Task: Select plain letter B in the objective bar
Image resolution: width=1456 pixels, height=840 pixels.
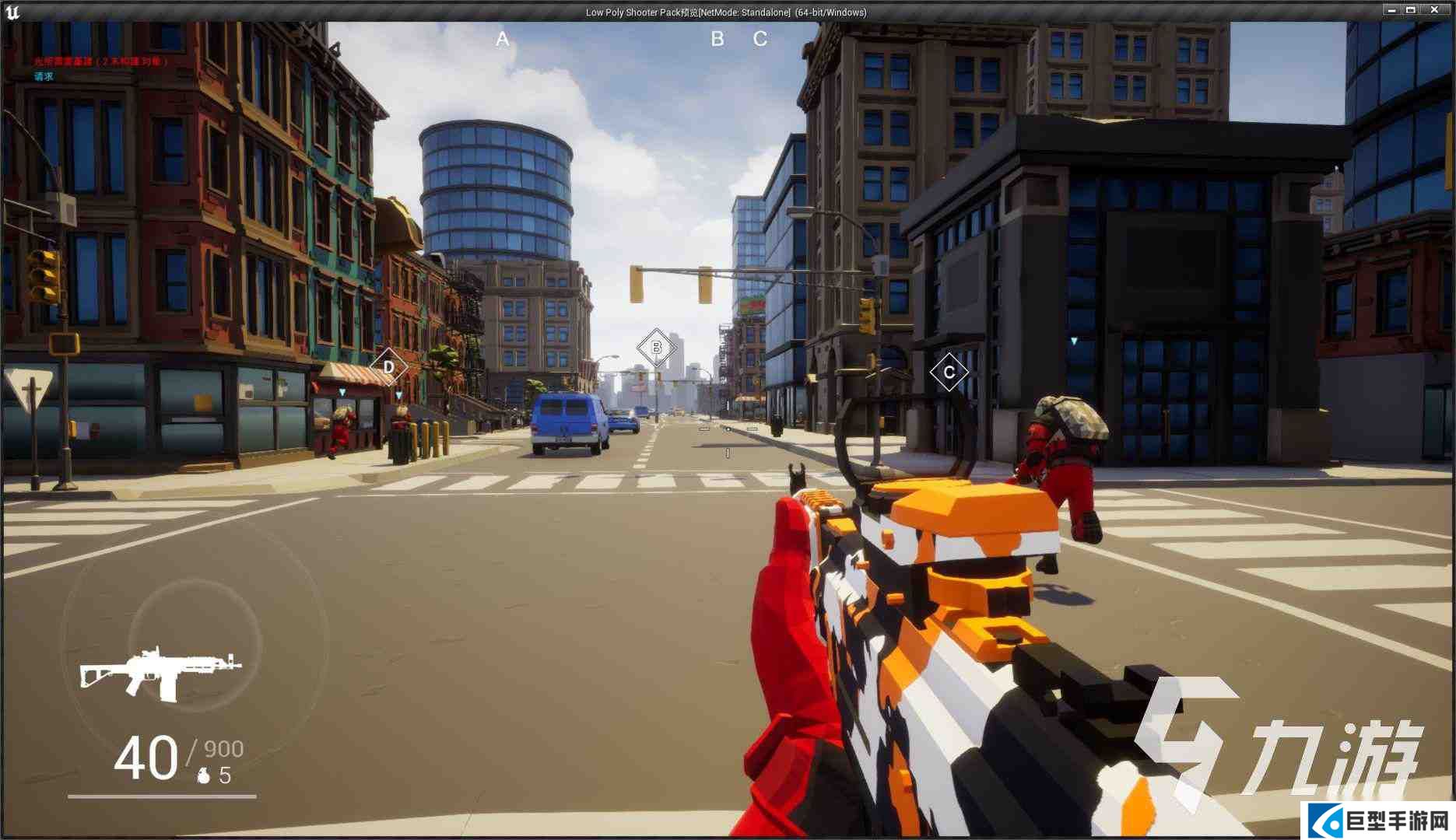Action: coord(717,39)
